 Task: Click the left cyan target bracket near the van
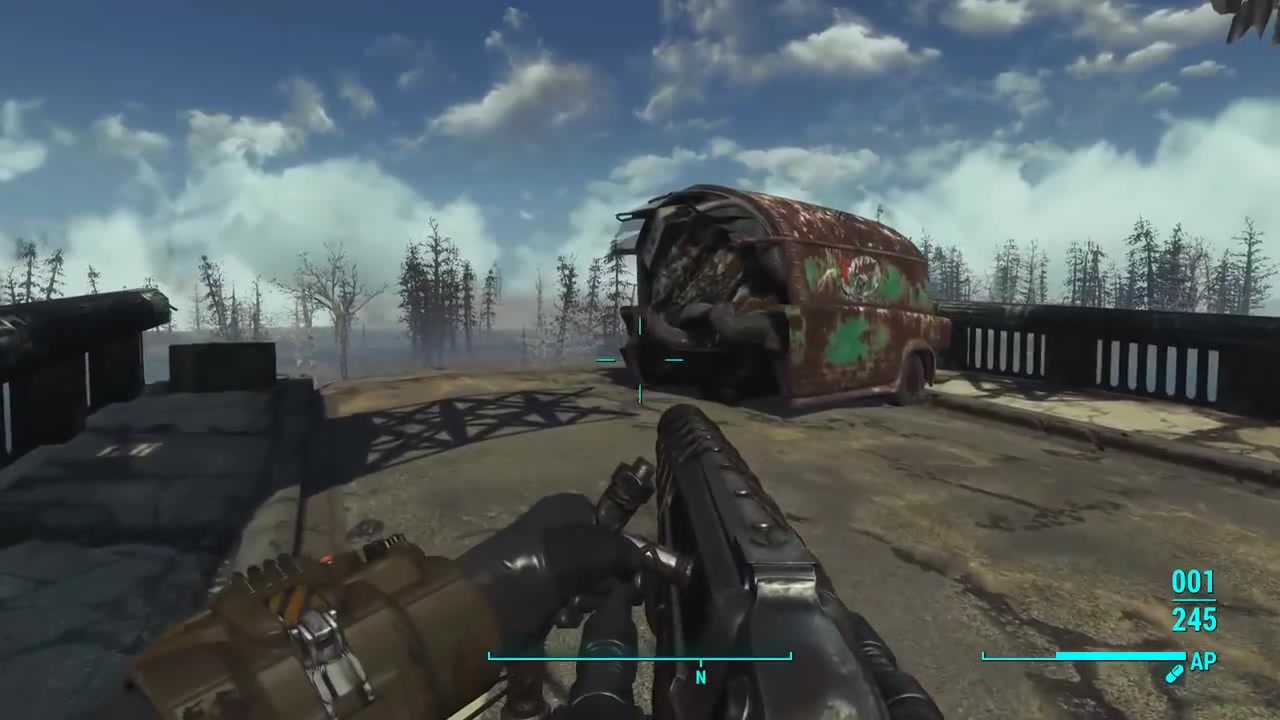click(x=605, y=360)
